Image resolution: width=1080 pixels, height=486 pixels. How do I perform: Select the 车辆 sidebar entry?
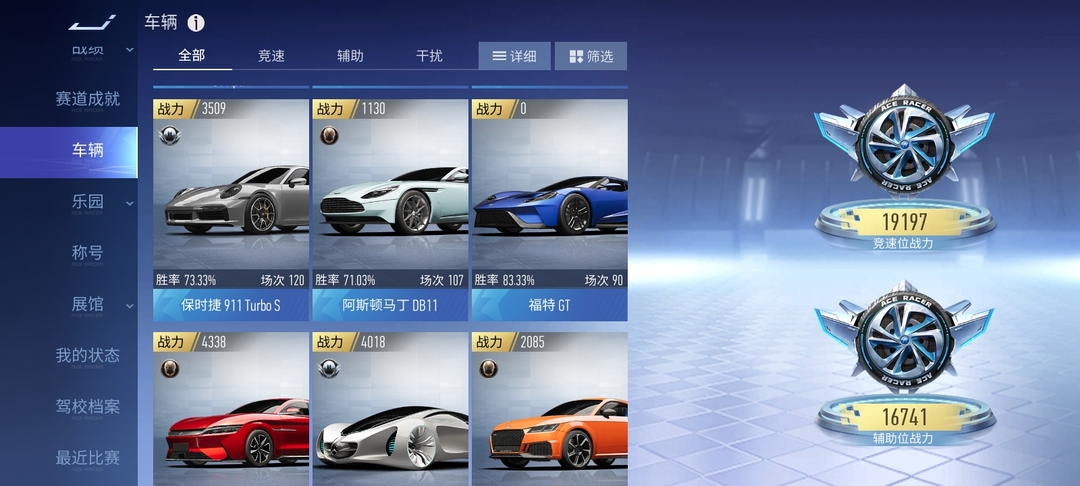tap(87, 151)
